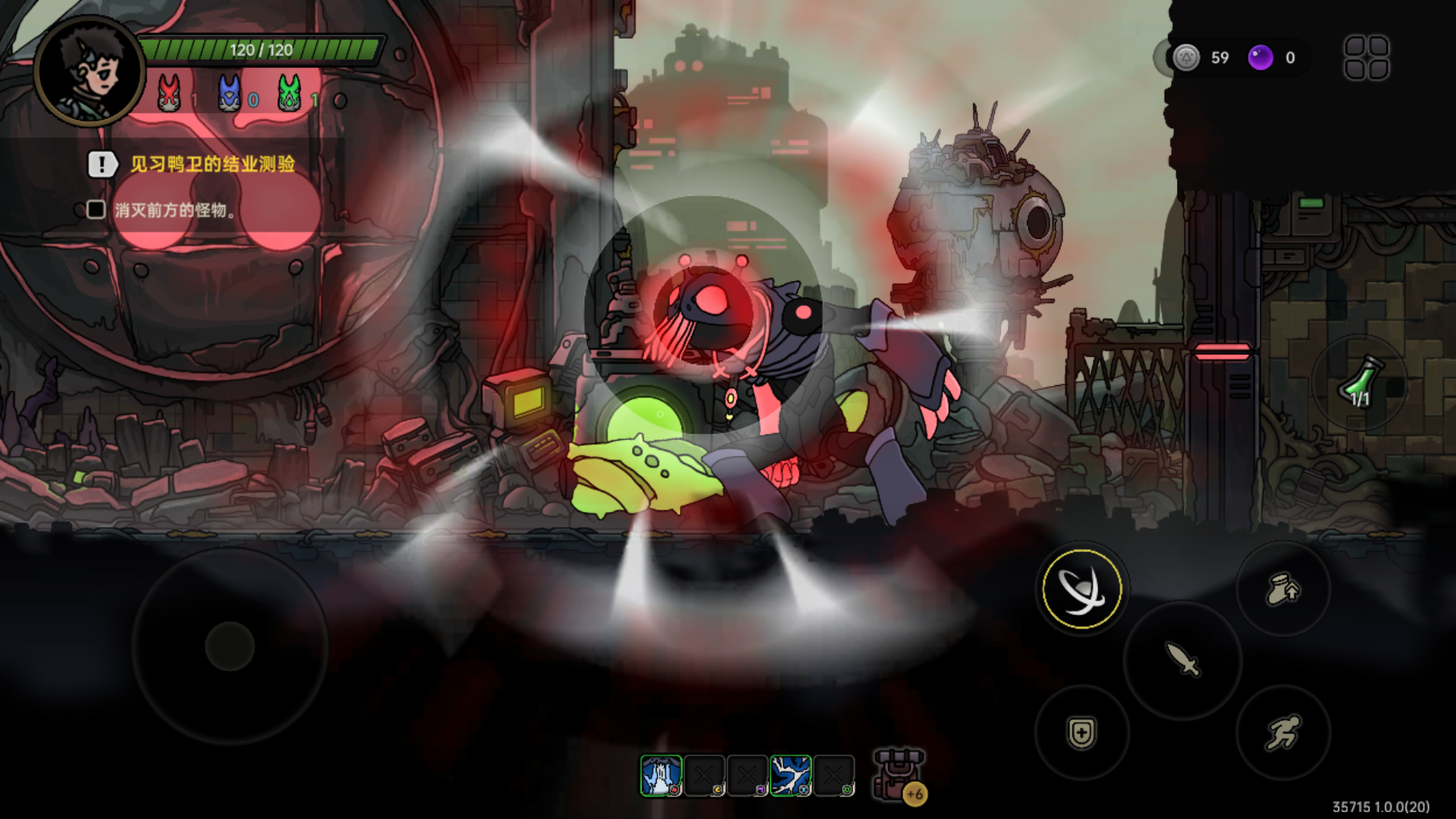Screen dimensions: 1456x819
Task: Select the white lightning skill slot
Action: [x=791, y=776]
